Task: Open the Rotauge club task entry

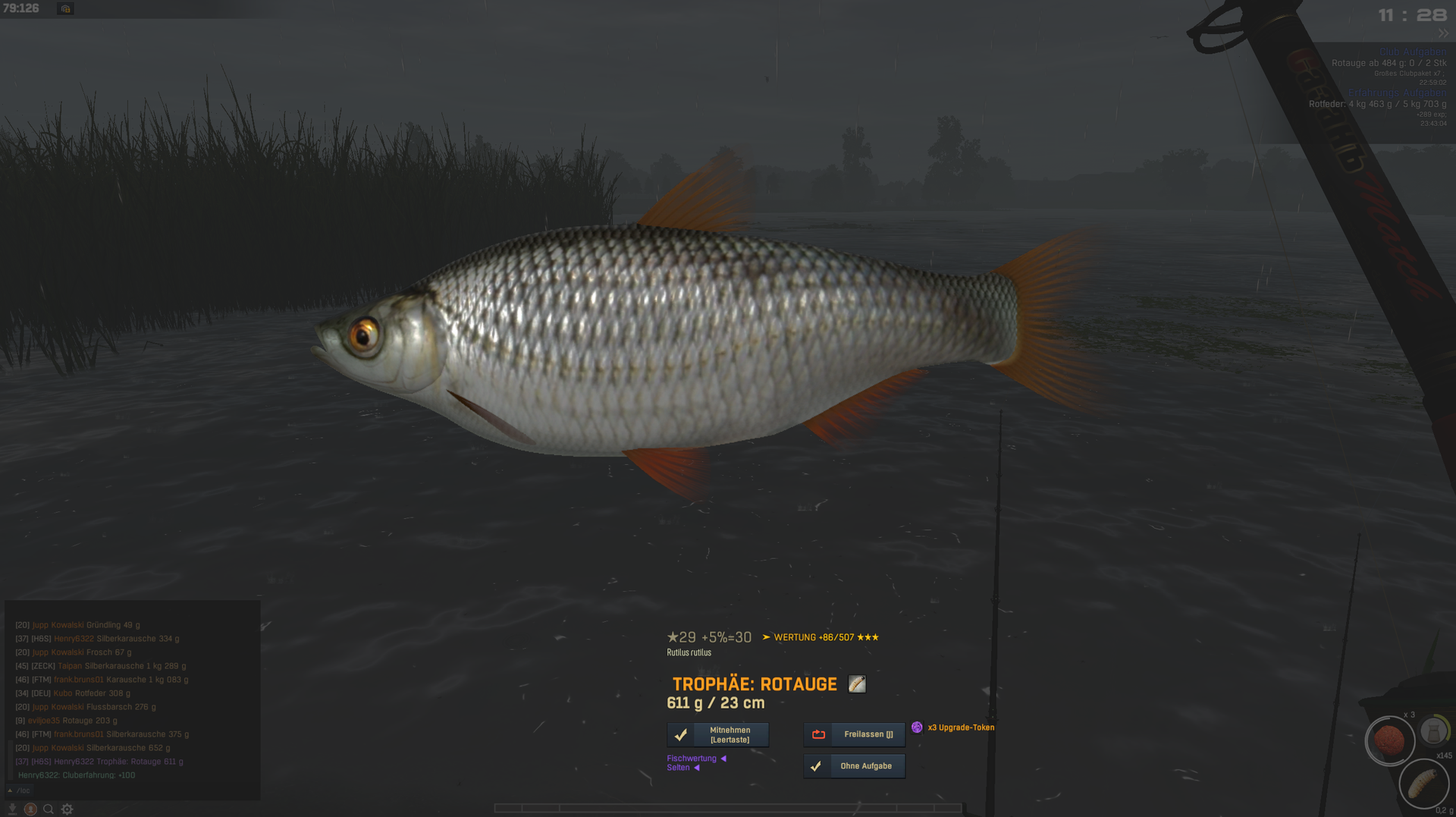Action: [x=1388, y=64]
